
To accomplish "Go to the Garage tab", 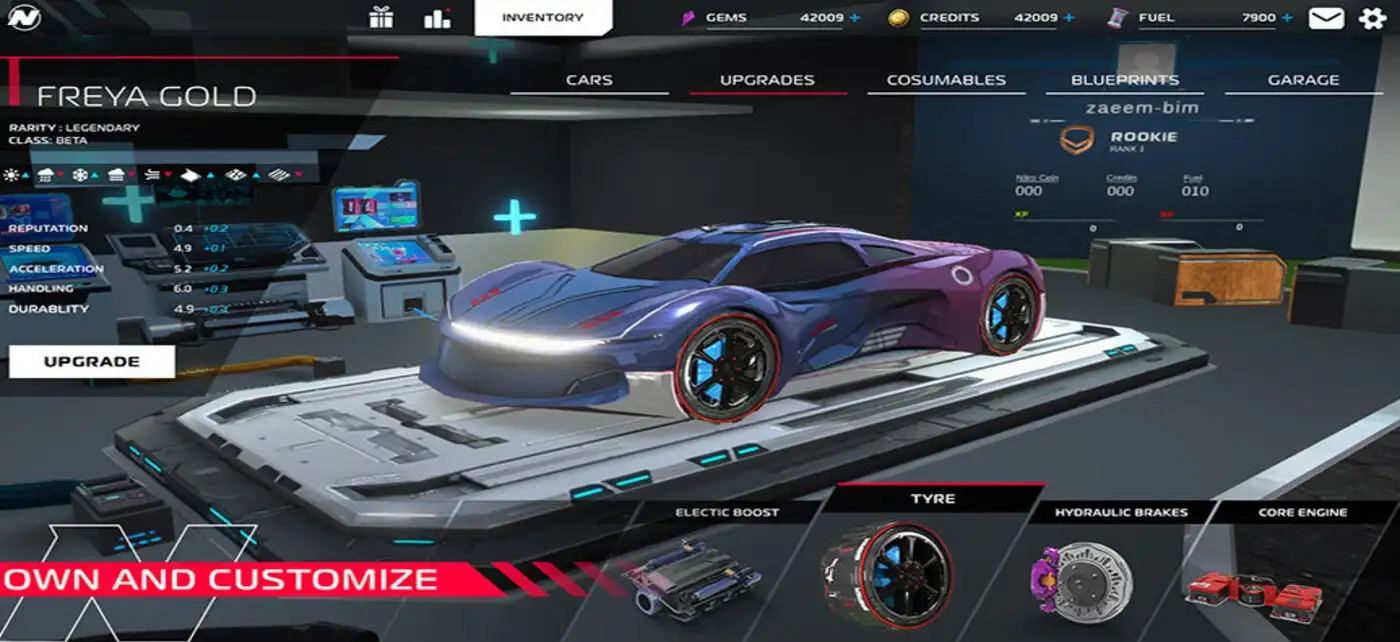I will coord(1303,80).
